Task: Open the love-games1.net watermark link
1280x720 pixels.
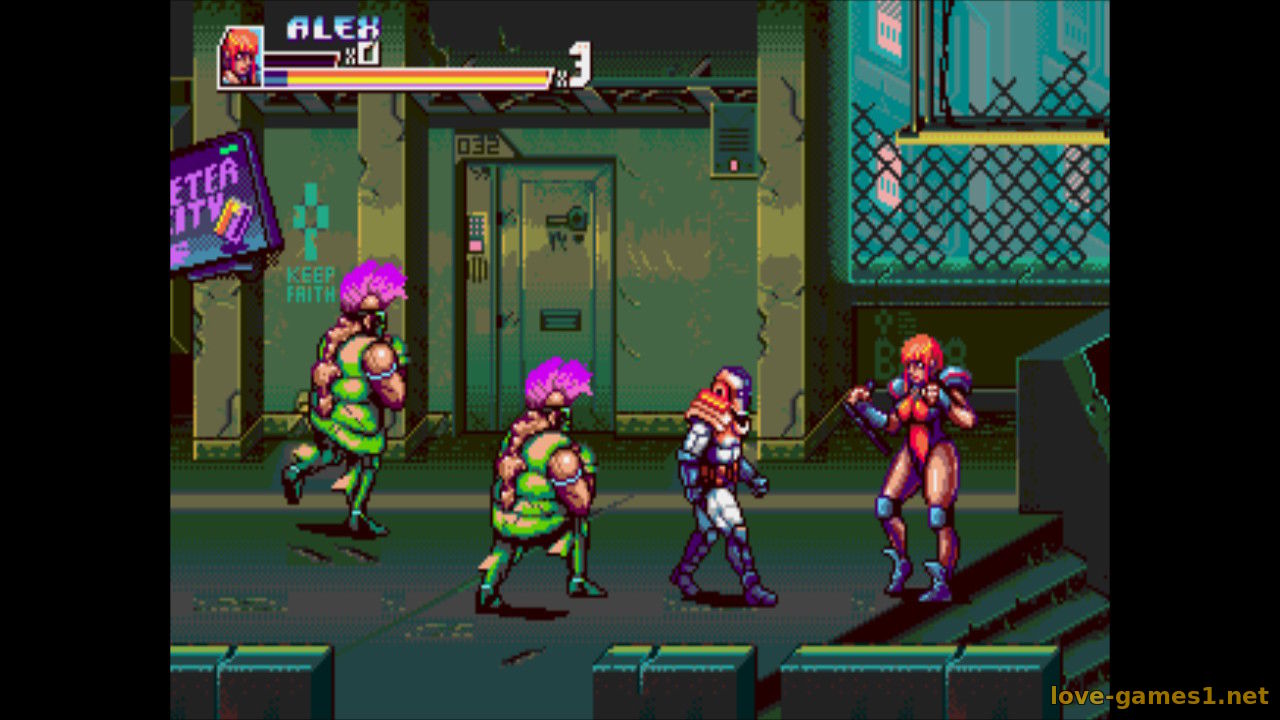Action: (x=1159, y=696)
